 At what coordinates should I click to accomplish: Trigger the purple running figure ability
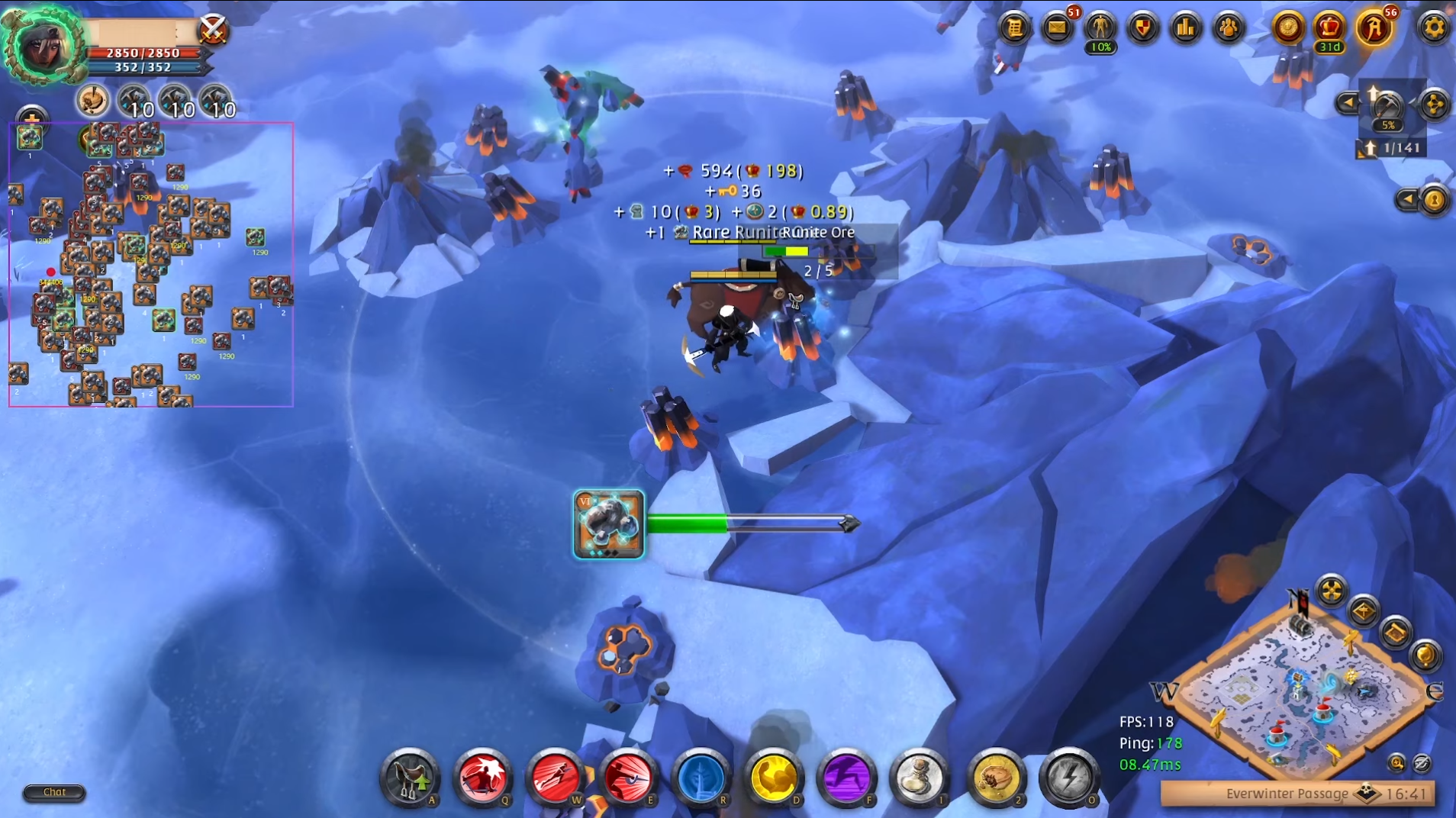tap(846, 778)
